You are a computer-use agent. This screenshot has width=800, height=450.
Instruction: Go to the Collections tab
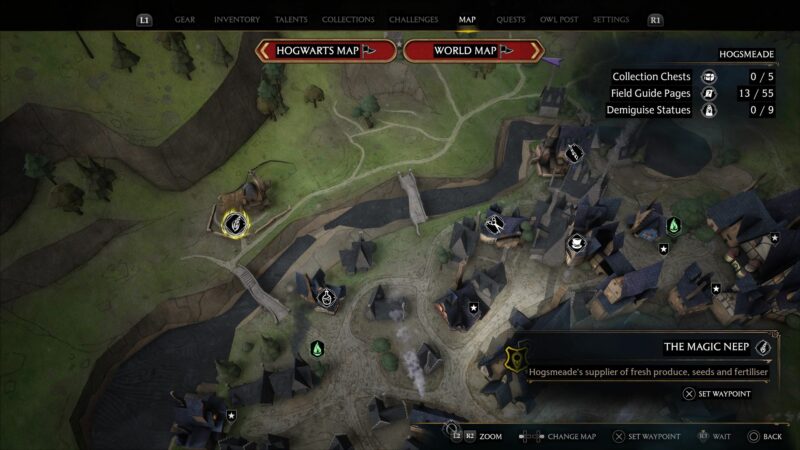tap(348, 19)
